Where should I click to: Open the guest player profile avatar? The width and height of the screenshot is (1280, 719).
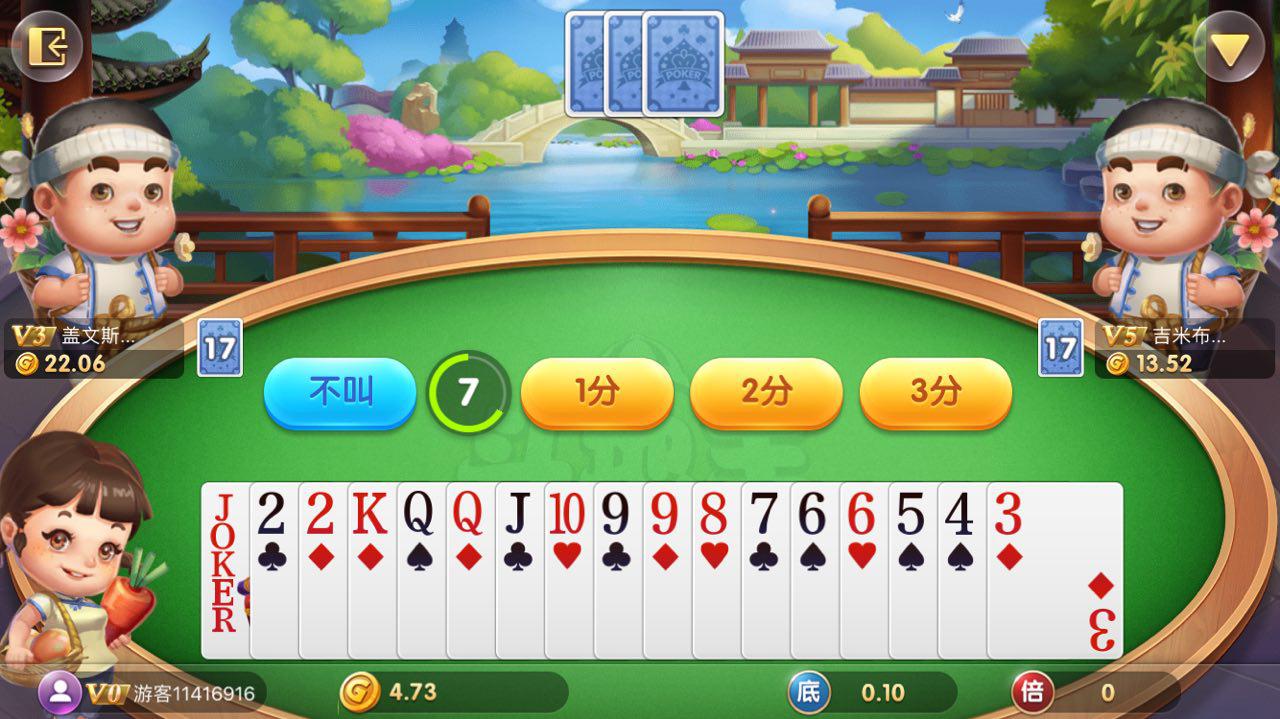click(x=62, y=691)
